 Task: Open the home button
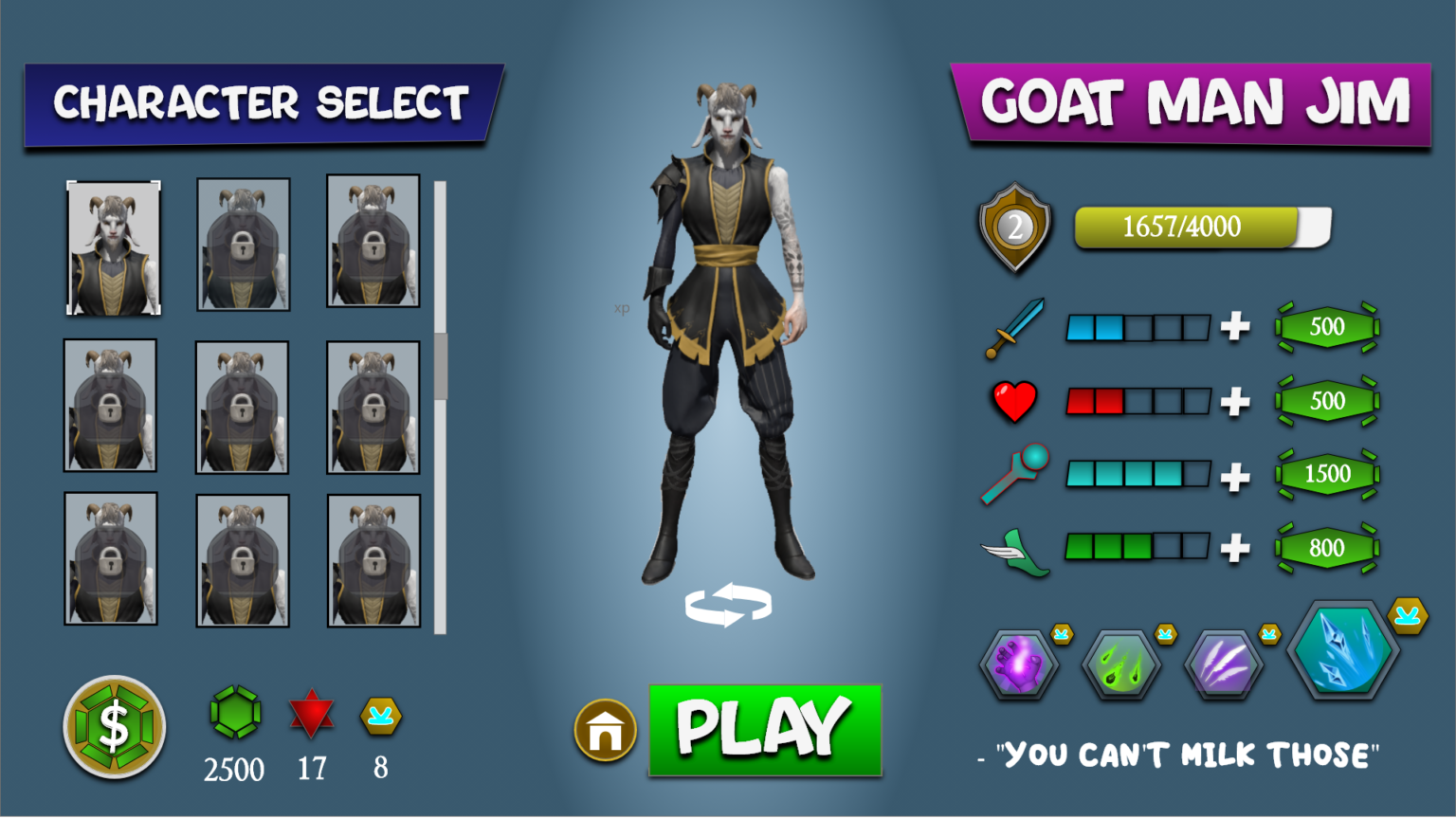click(605, 731)
